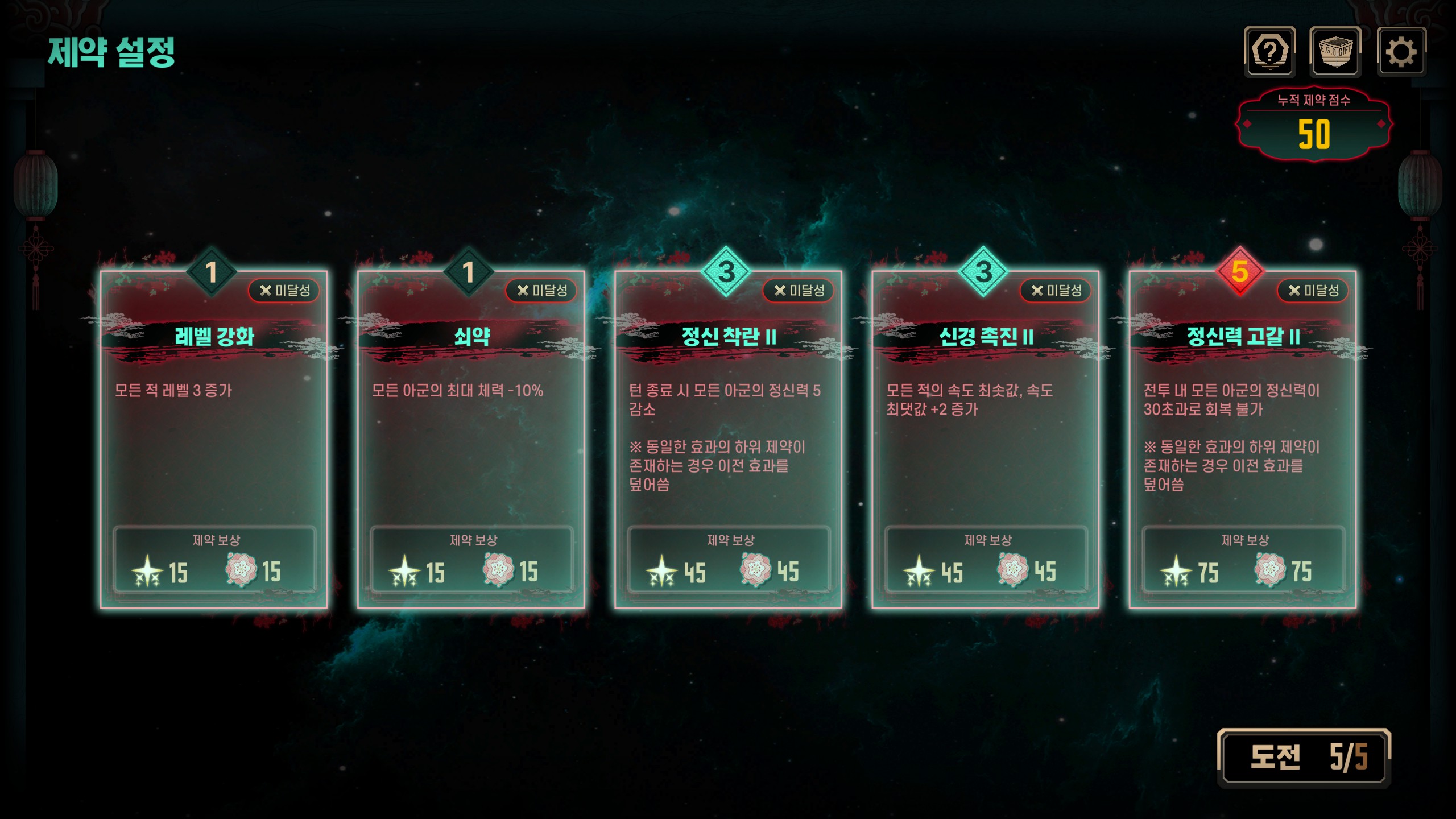Open the question mark help button
Viewport: 1456px width, 819px height.
point(1269,52)
